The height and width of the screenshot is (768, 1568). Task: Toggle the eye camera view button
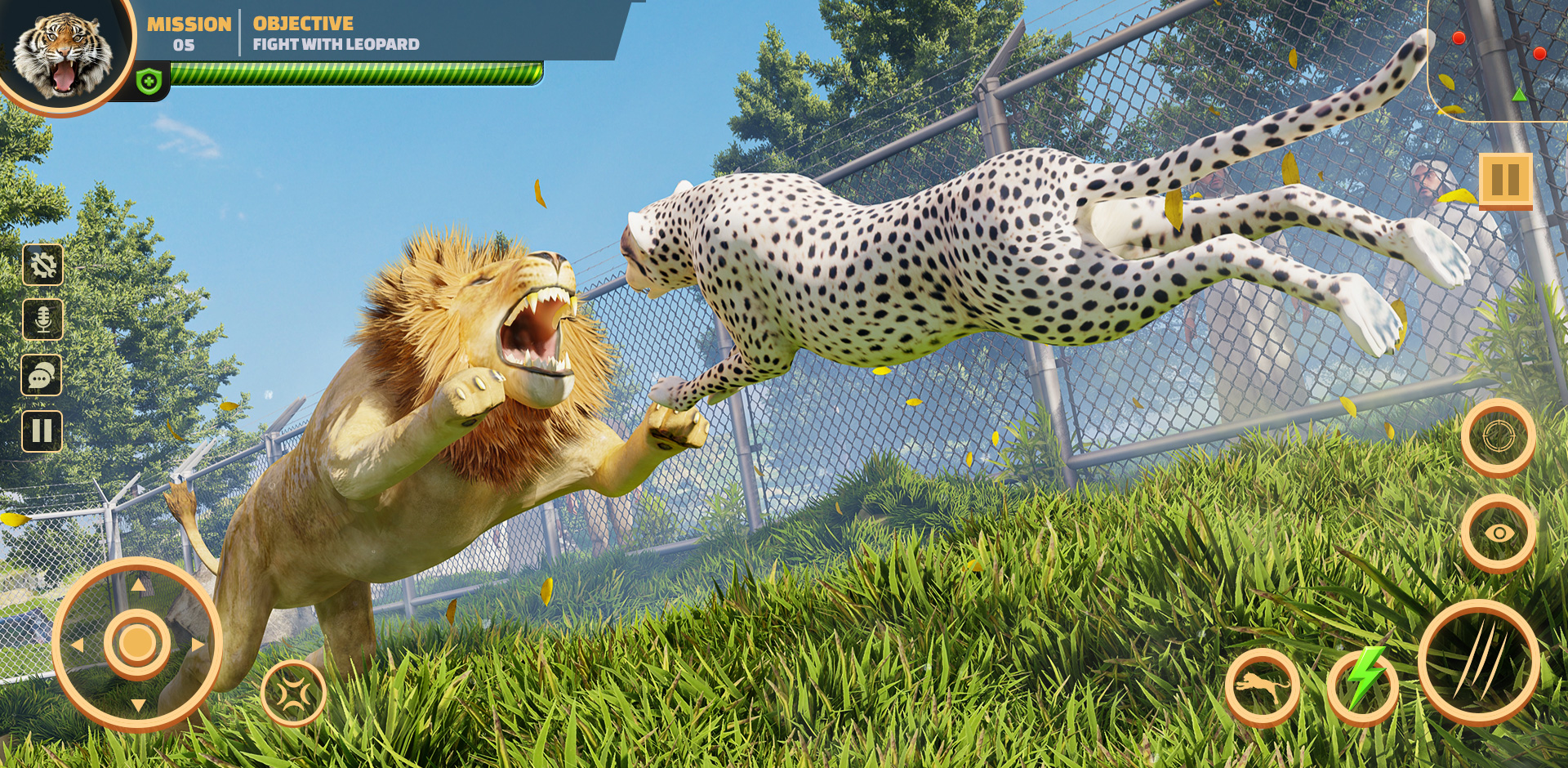1499,534
